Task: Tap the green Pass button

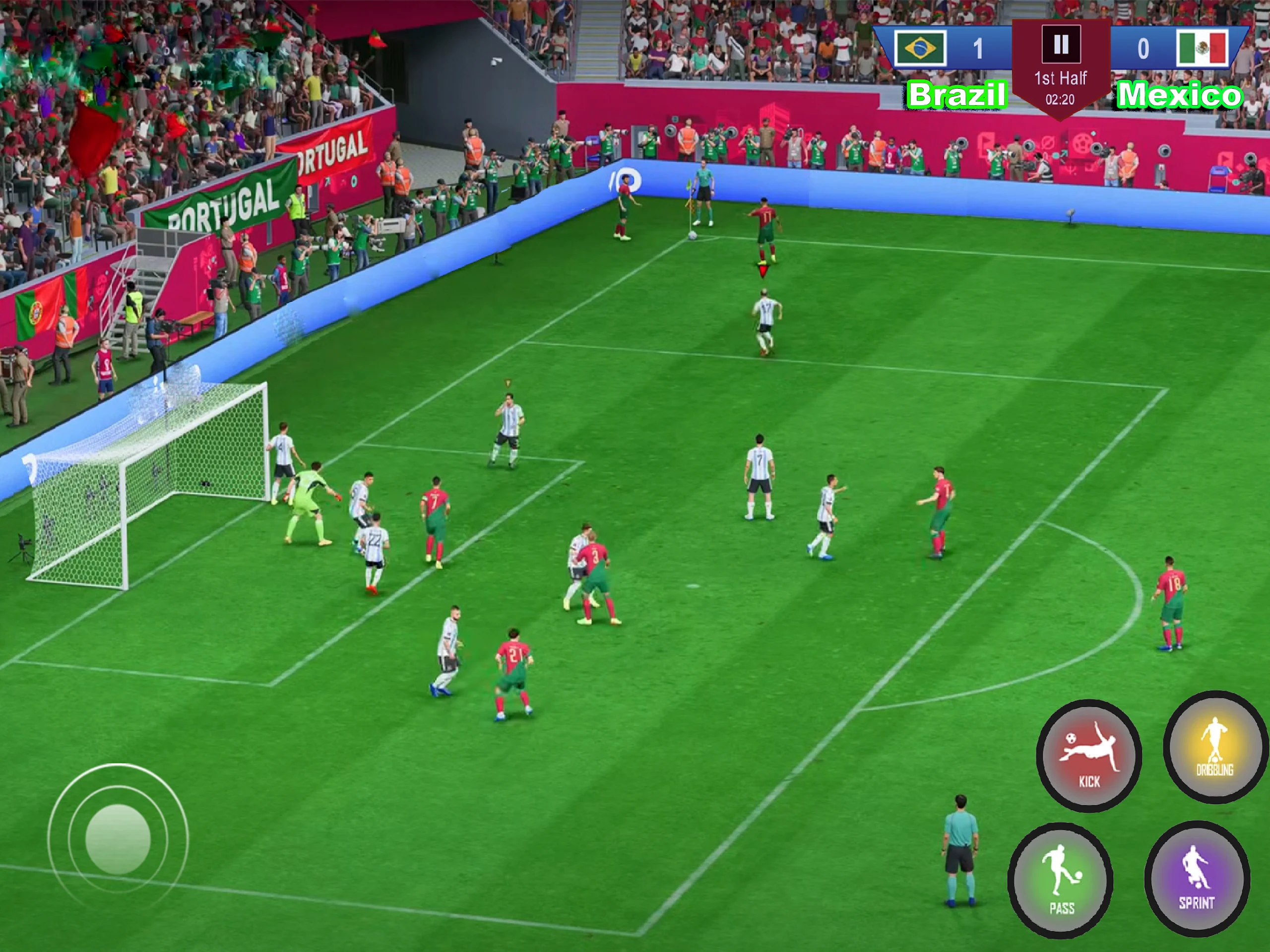Action: tap(1061, 880)
